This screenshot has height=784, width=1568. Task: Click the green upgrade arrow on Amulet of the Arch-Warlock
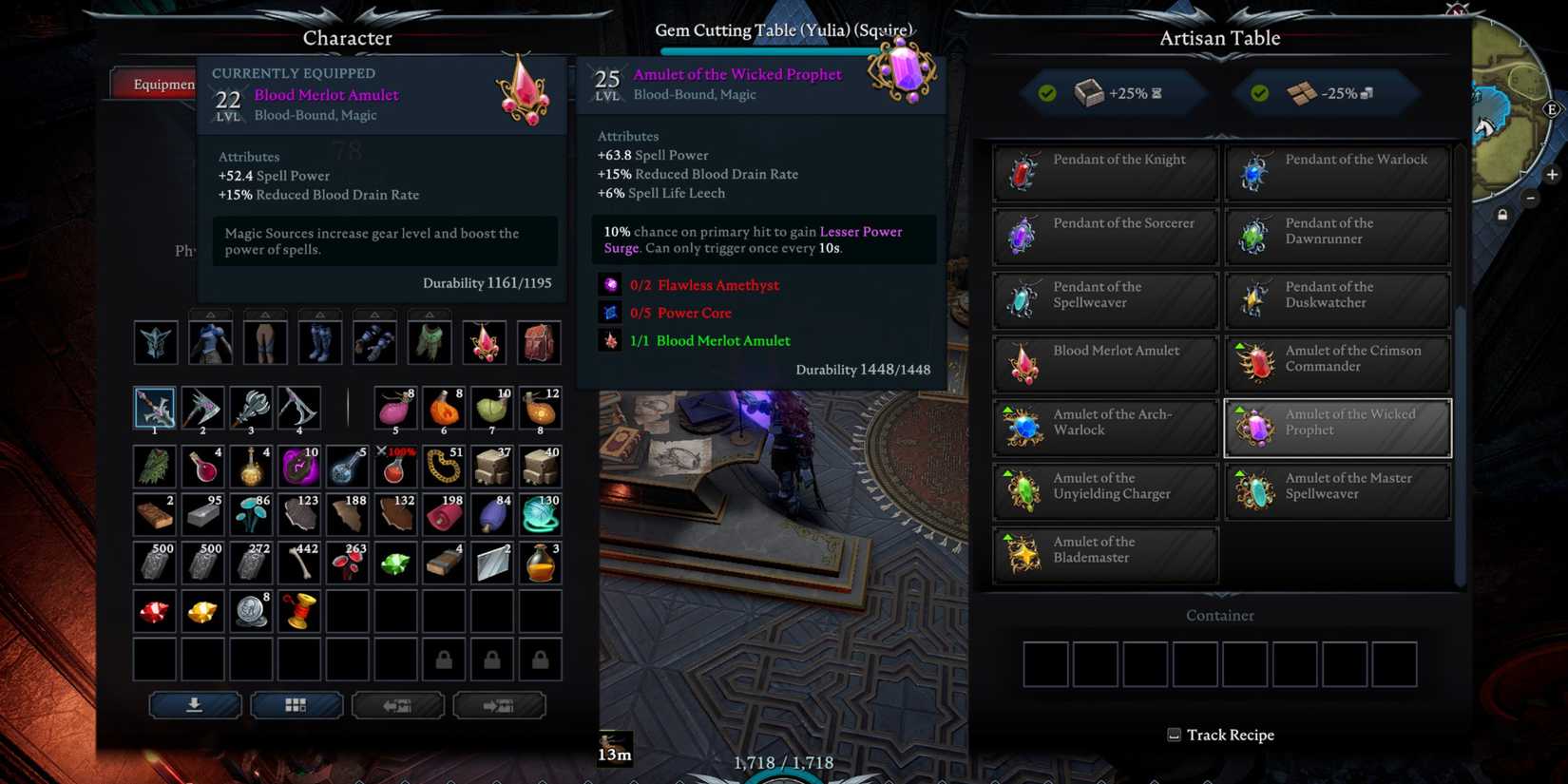pyautogui.click(x=1007, y=409)
